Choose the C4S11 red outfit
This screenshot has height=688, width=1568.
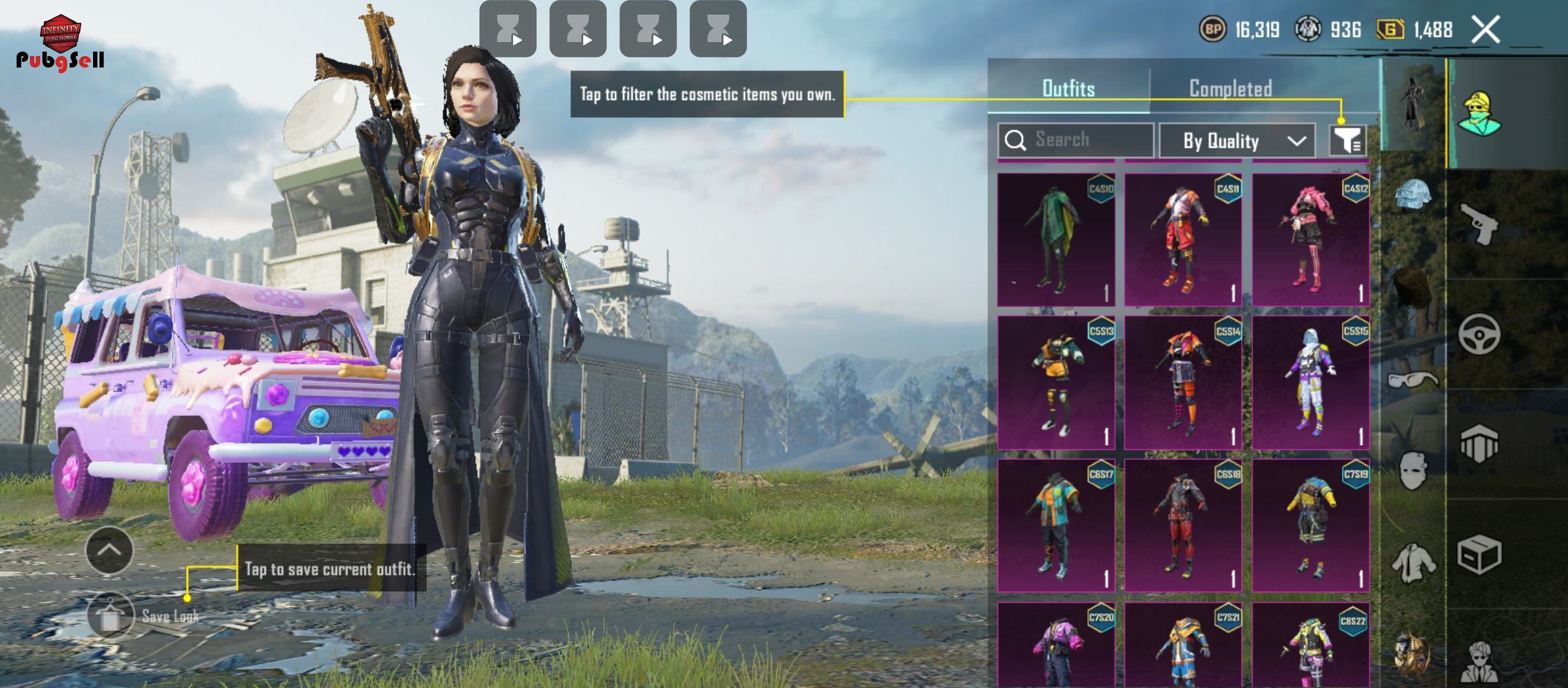(x=1183, y=240)
